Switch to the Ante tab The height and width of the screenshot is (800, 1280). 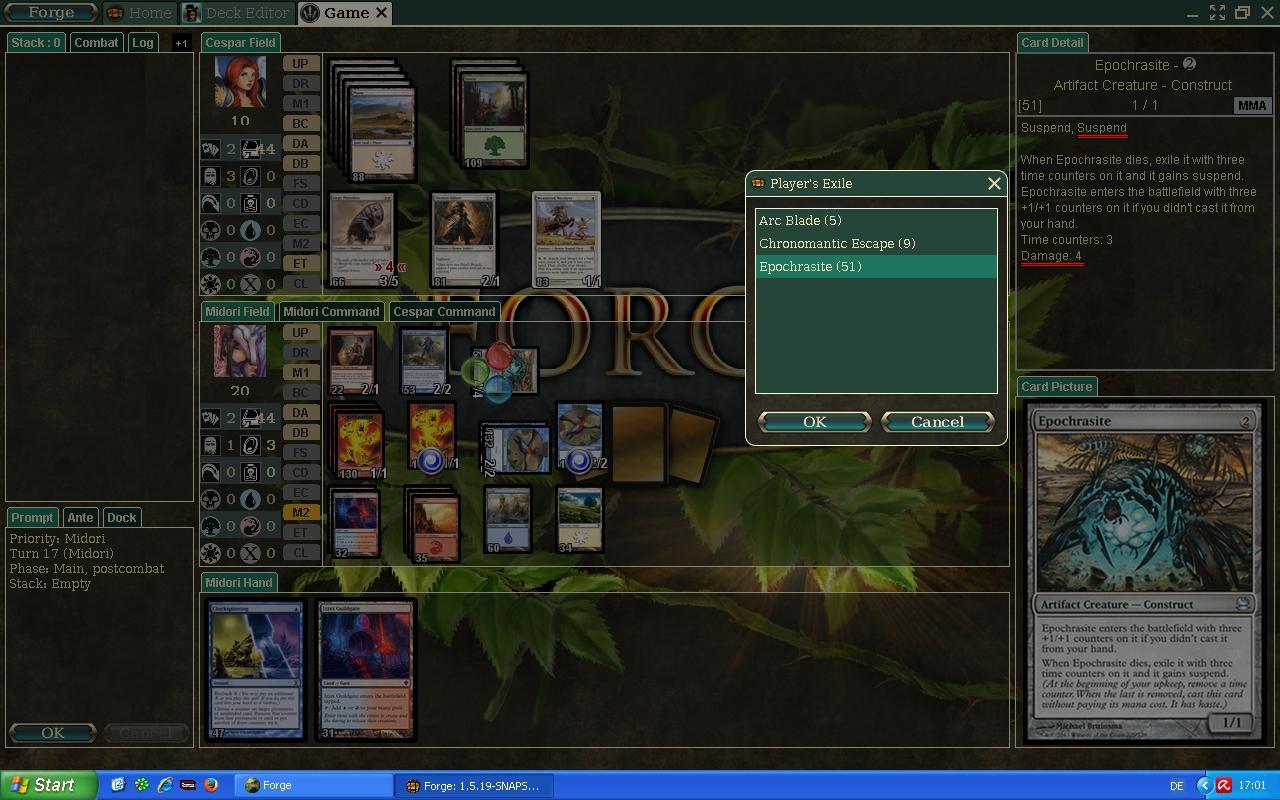tap(80, 517)
